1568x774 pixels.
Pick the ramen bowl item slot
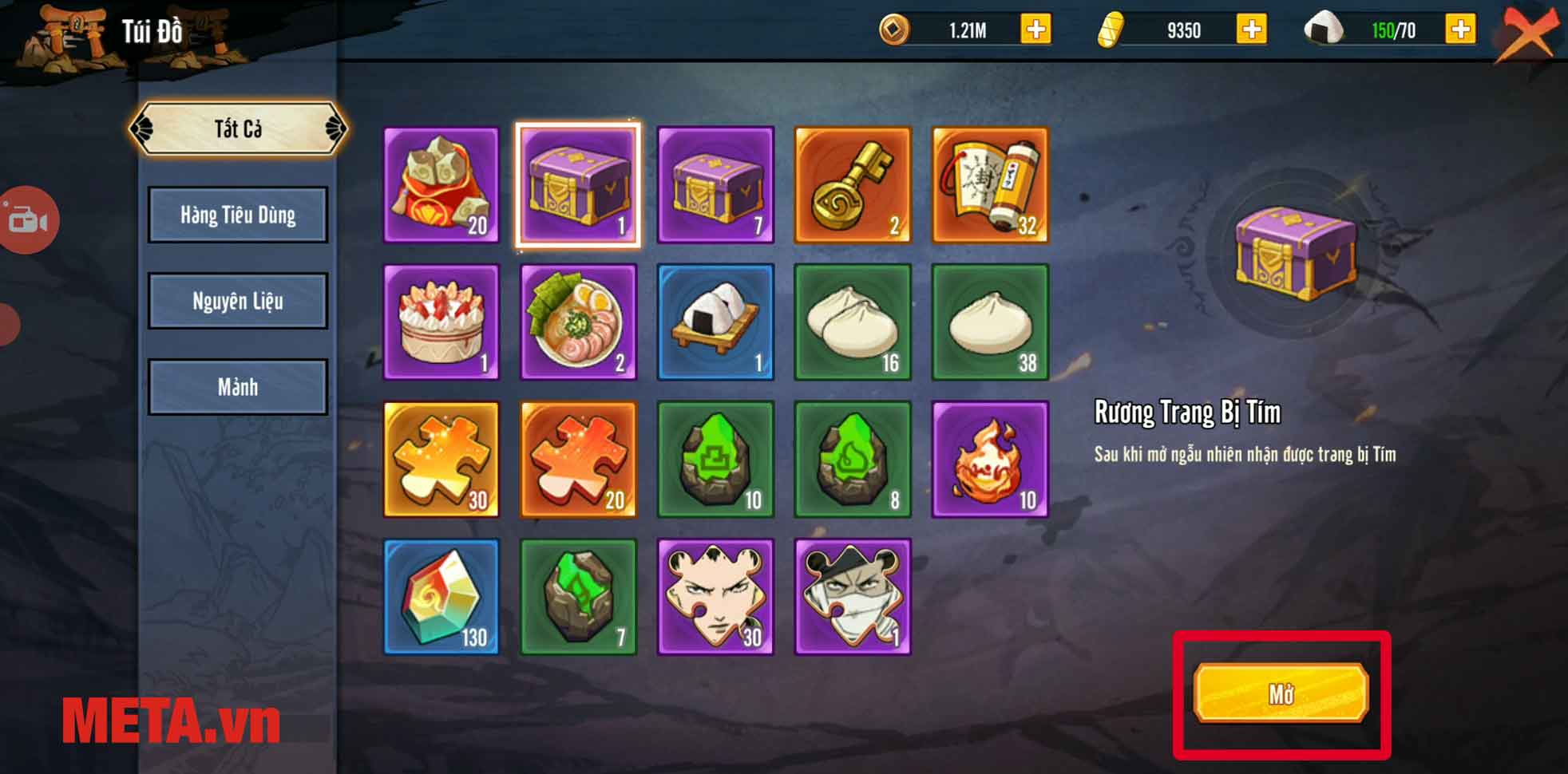pos(579,322)
